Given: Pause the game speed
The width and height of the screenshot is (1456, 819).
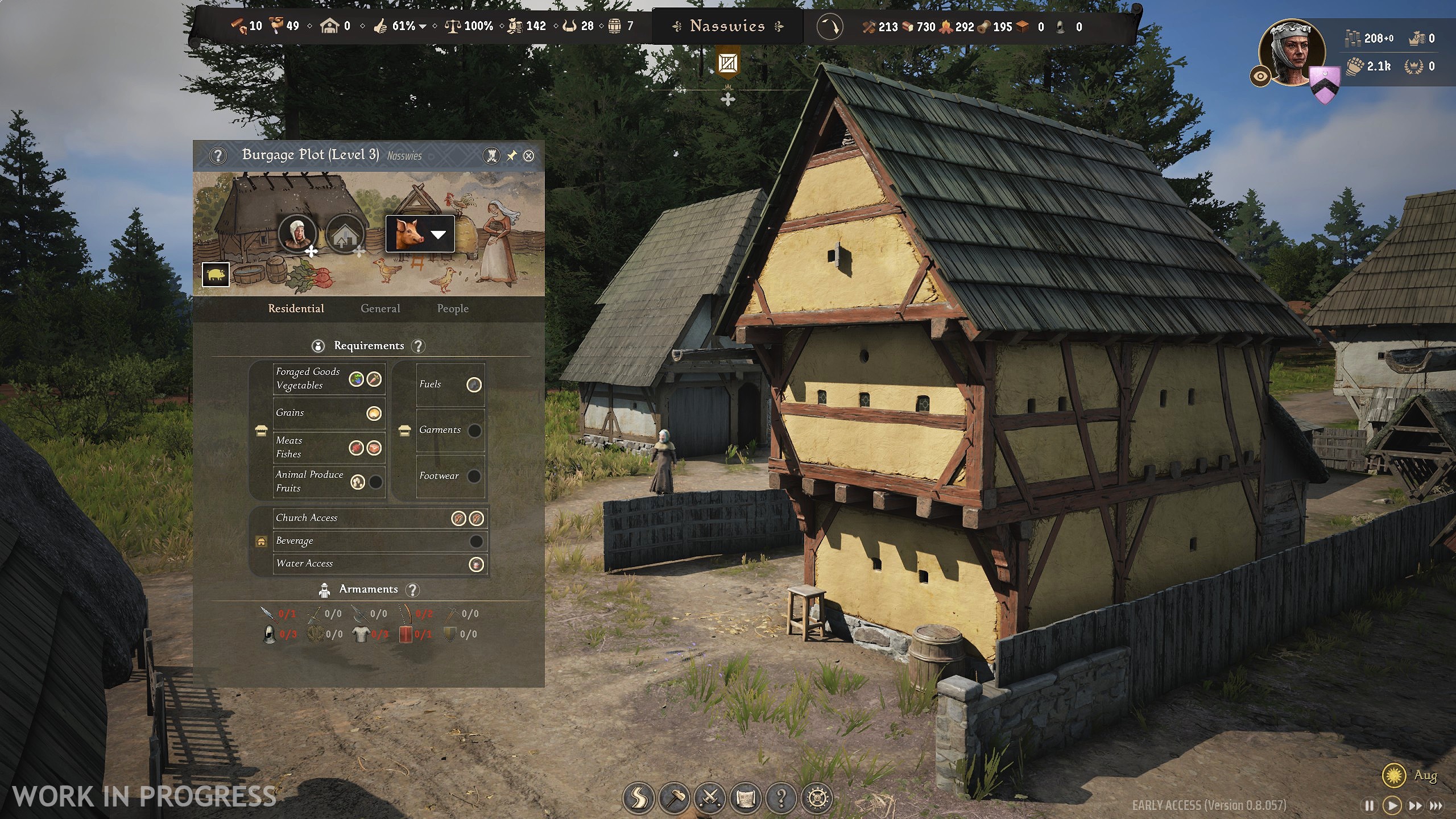Looking at the screenshot, I should click(x=1369, y=806).
